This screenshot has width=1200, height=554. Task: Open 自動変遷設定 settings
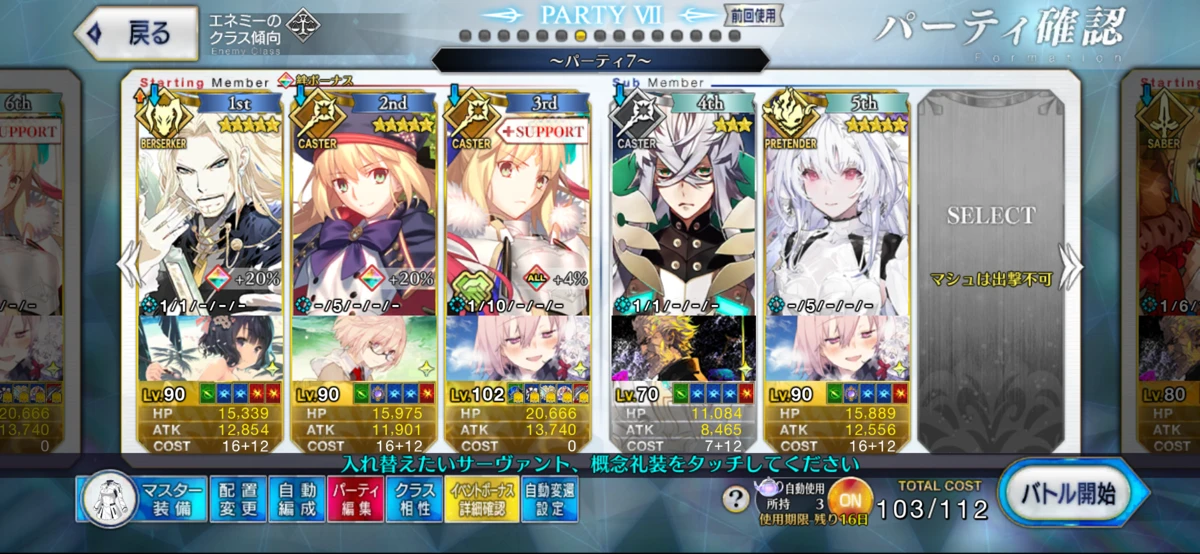tap(550, 498)
